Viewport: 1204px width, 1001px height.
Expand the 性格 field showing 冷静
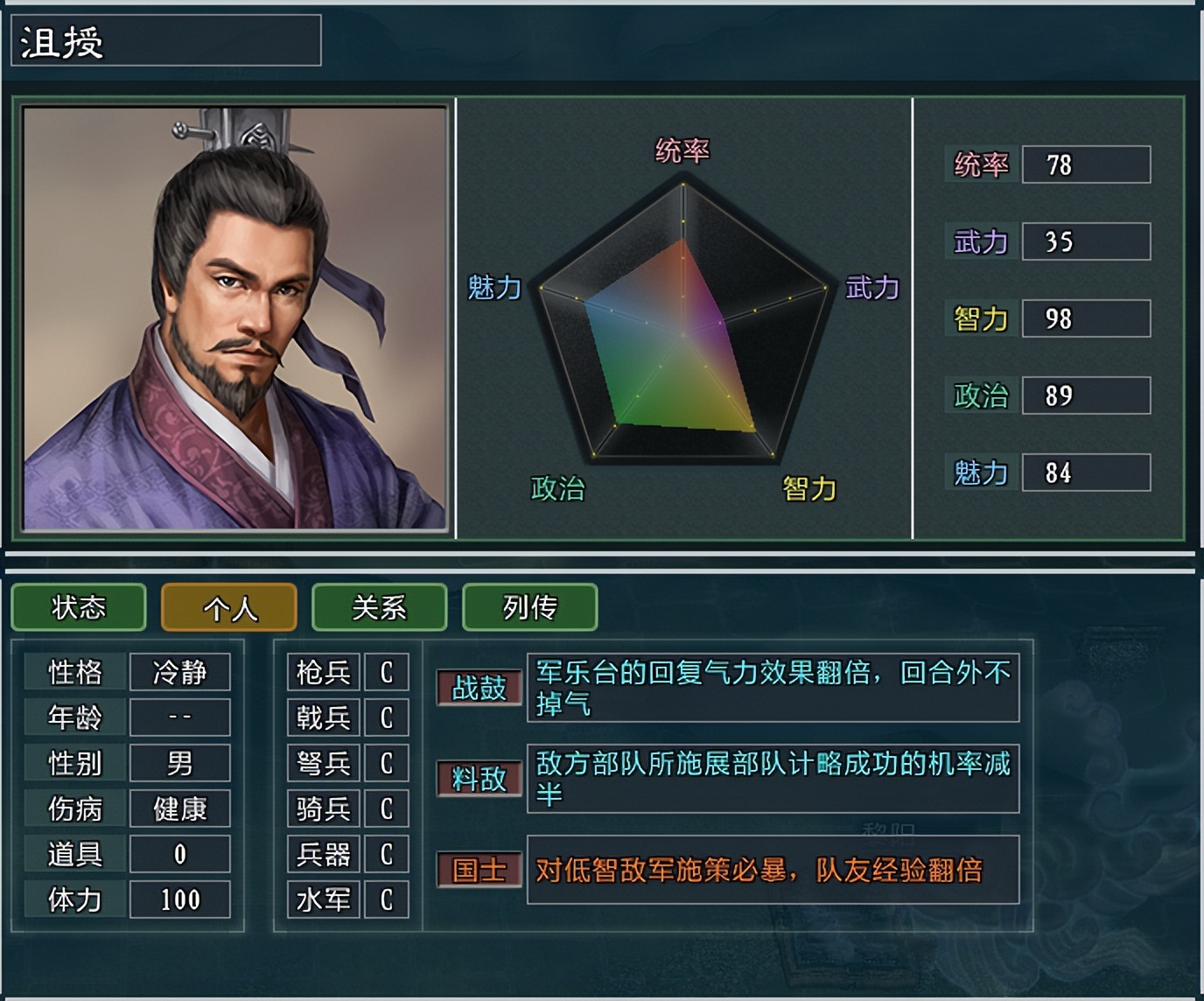point(179,671)
